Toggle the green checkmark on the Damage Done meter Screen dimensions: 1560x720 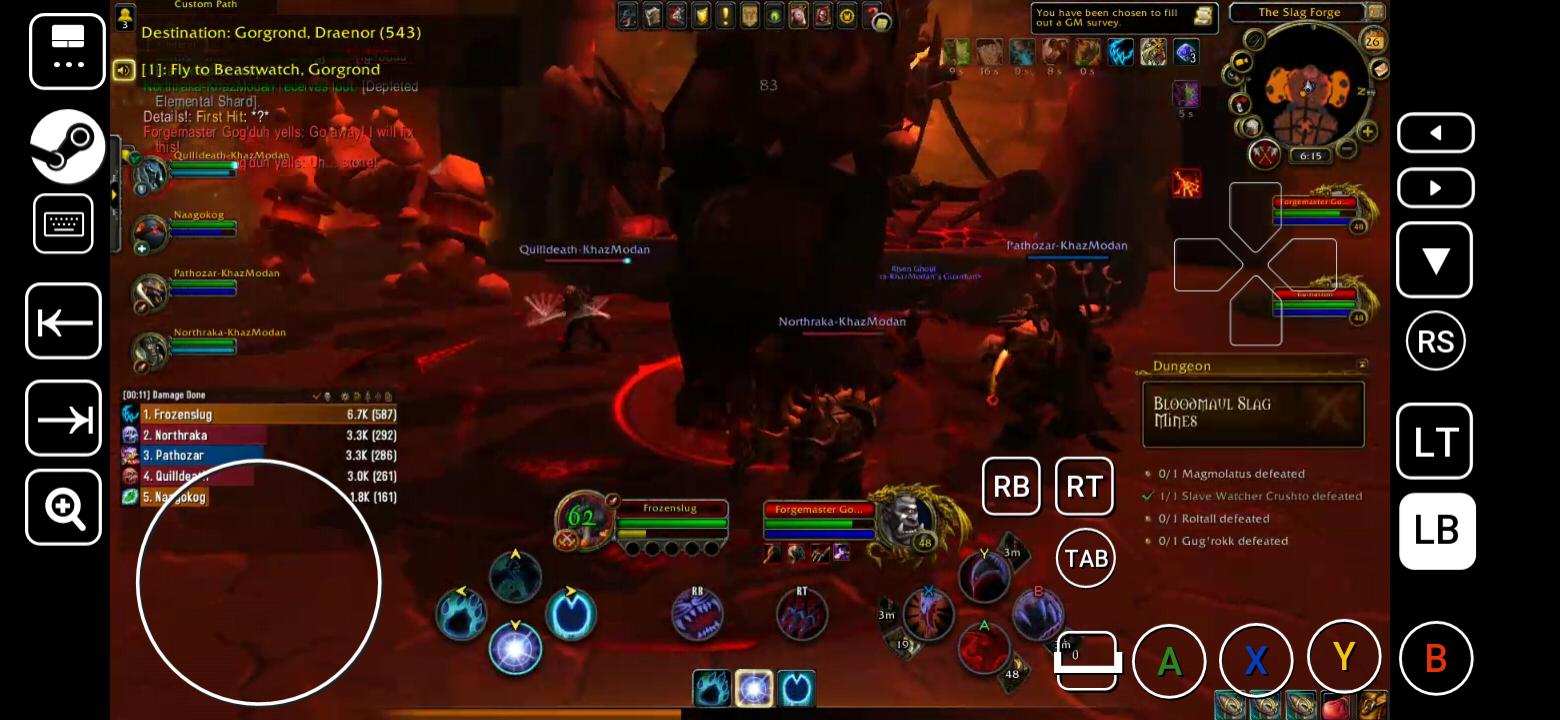(x=317, y=395)
